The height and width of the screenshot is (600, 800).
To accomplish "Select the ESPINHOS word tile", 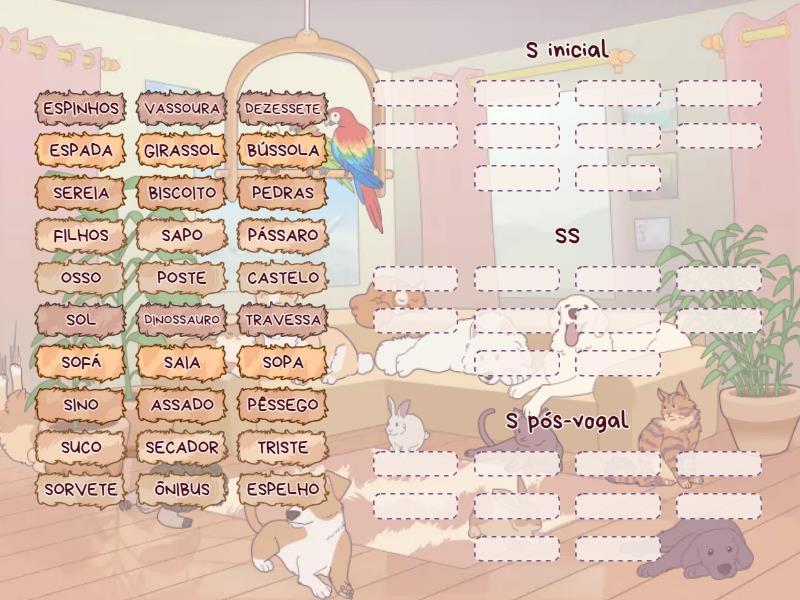I will click(81, 108).
